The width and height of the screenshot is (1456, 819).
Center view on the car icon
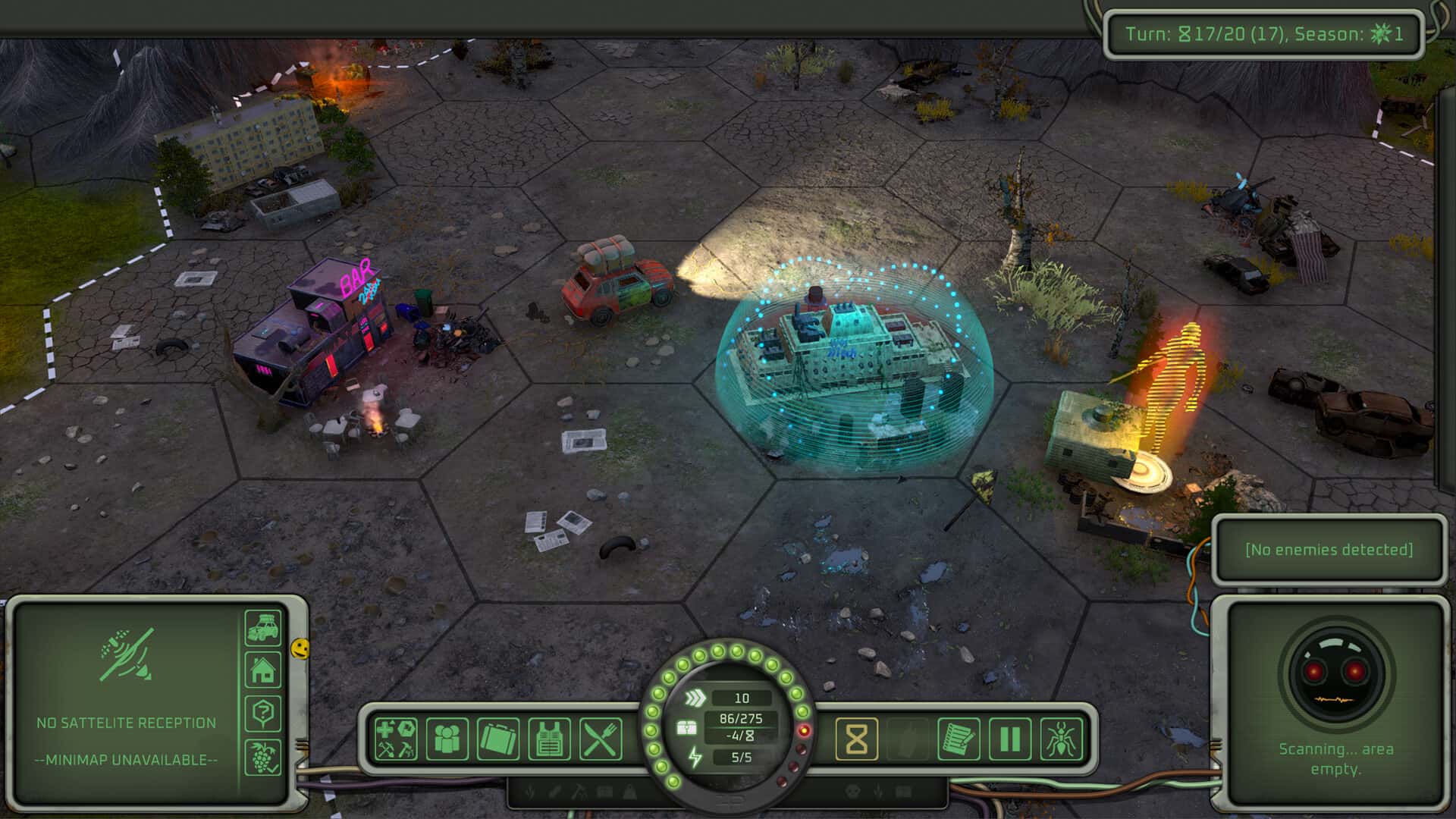[x=262, y=627]
